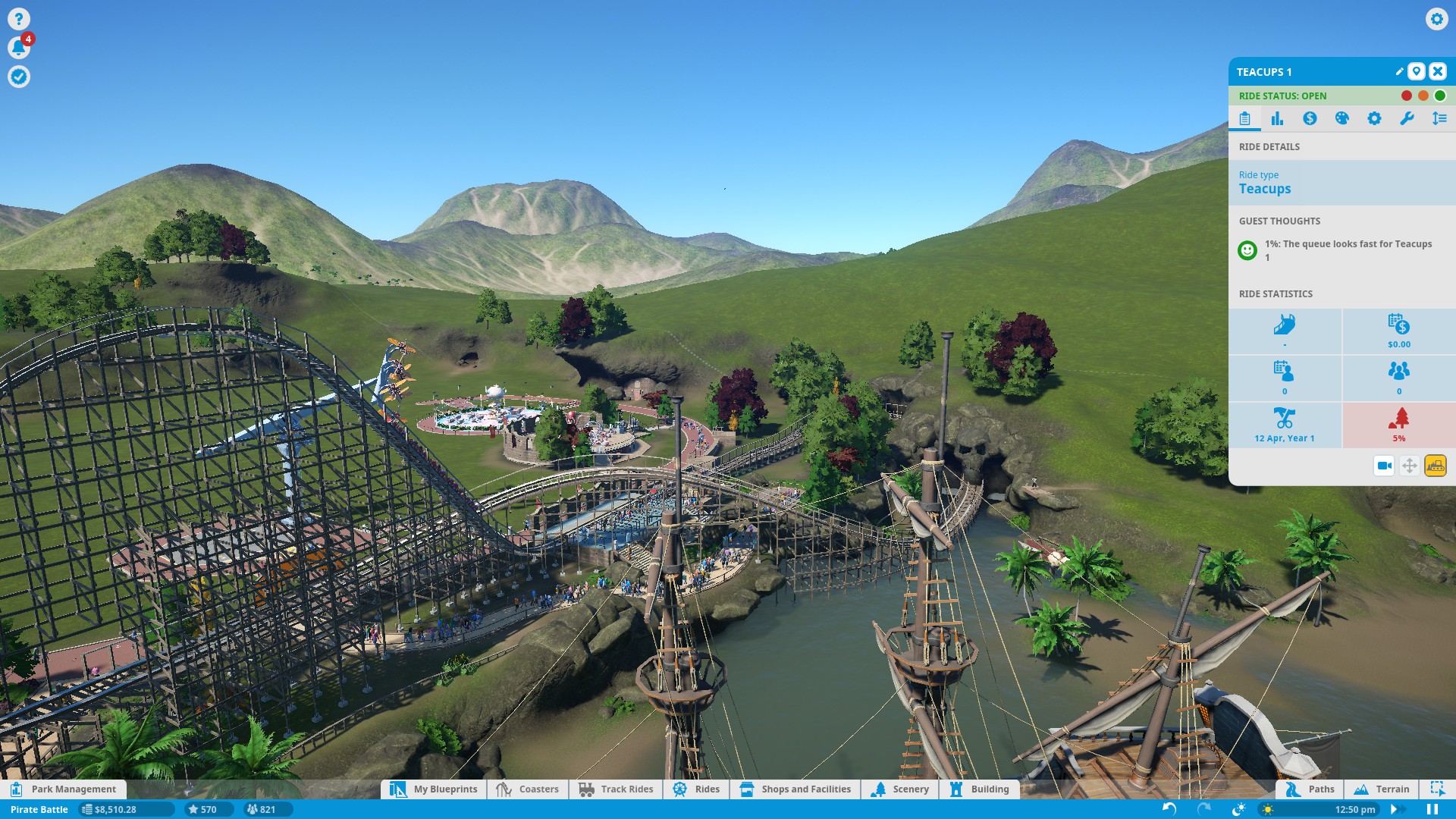Viewport: 1456px width, 819px height.
Task: Switch to the ride statistics graph tab
Action: (x=1277, y=118)
